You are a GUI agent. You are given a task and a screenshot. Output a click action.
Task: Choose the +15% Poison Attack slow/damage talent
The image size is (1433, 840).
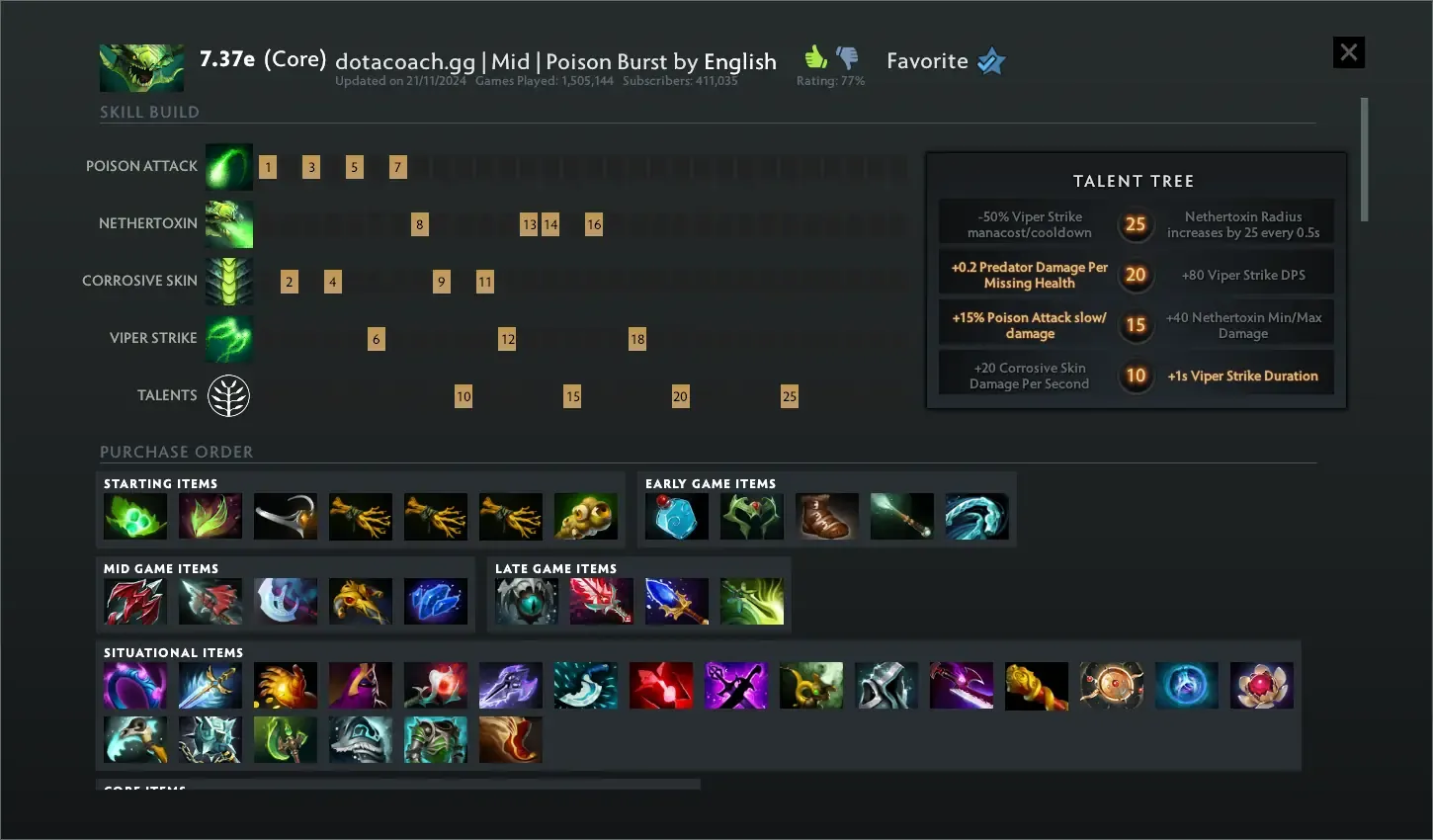point(1029,325)
